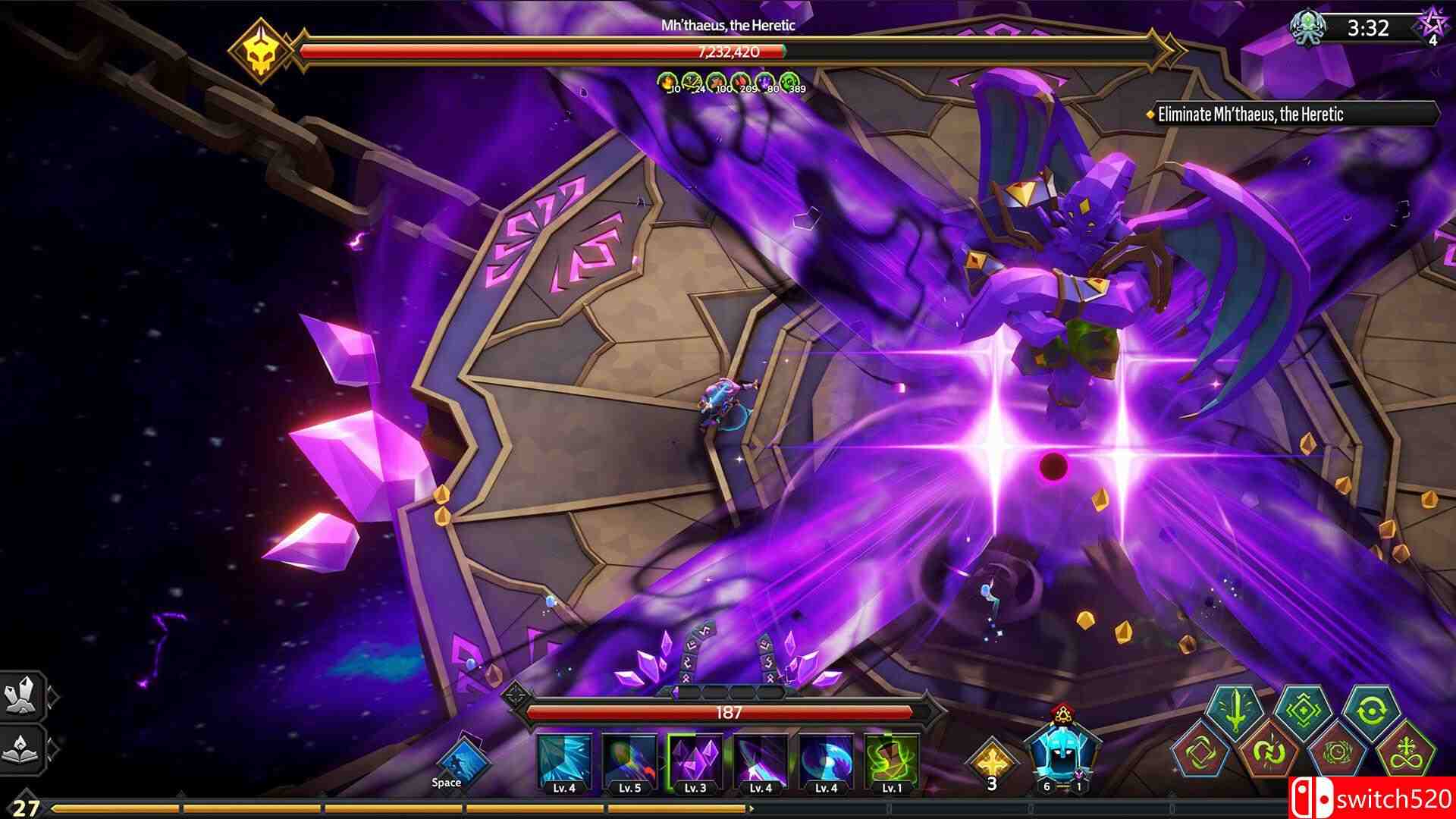Click the boss emblem beside the health bar
Image resolution: width=1456 pixels, height=819 pixels.
[262, 47]
